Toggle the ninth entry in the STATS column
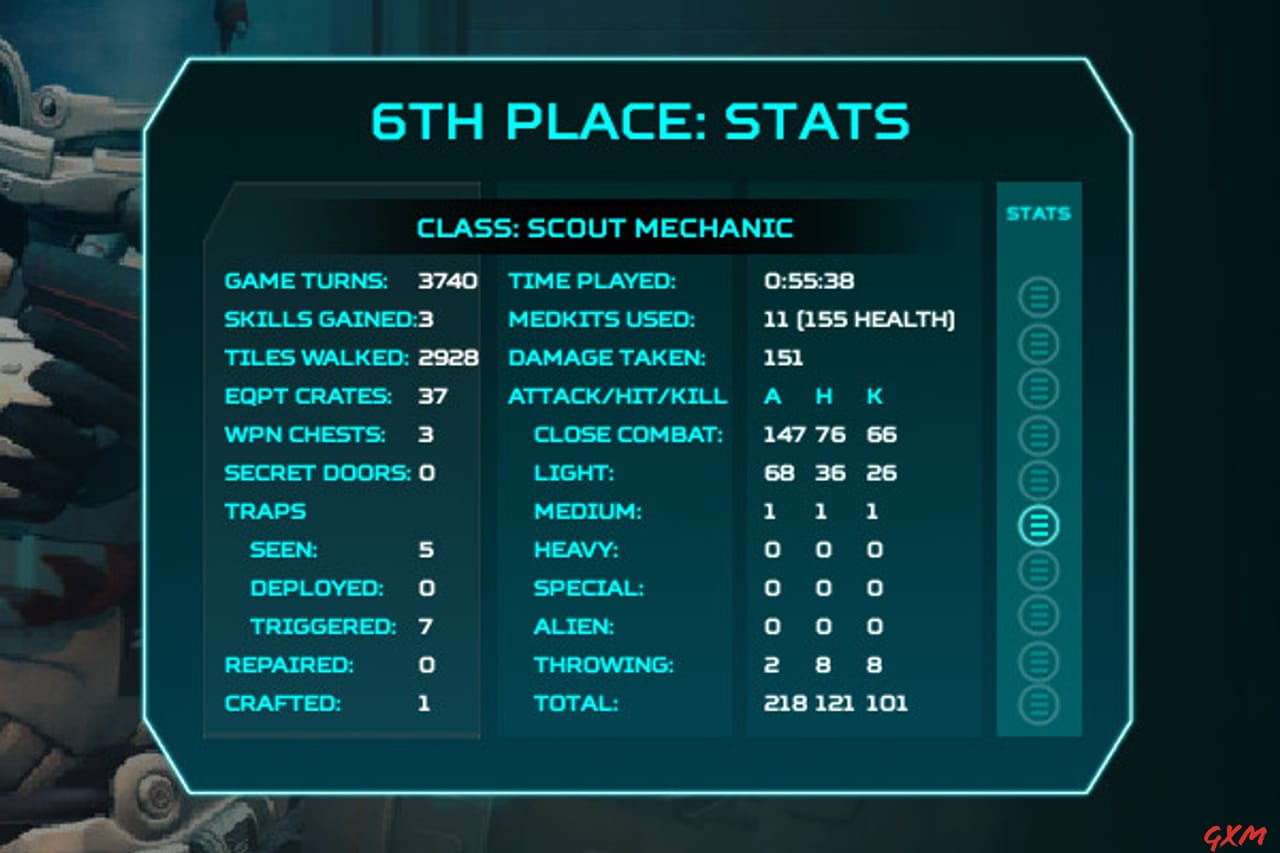1280x853 pixels. 1038,657
